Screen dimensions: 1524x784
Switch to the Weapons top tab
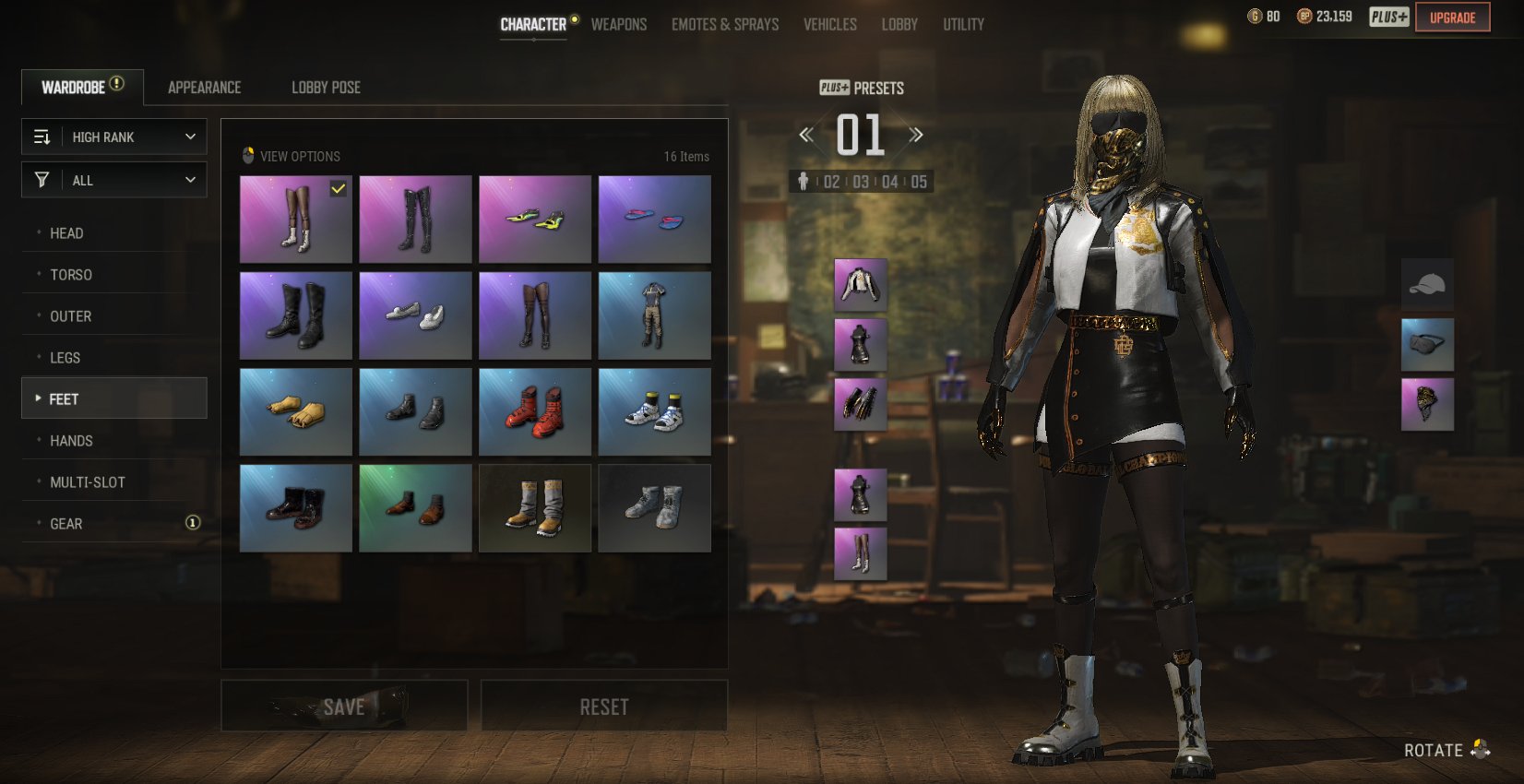[x=618, y=25]
